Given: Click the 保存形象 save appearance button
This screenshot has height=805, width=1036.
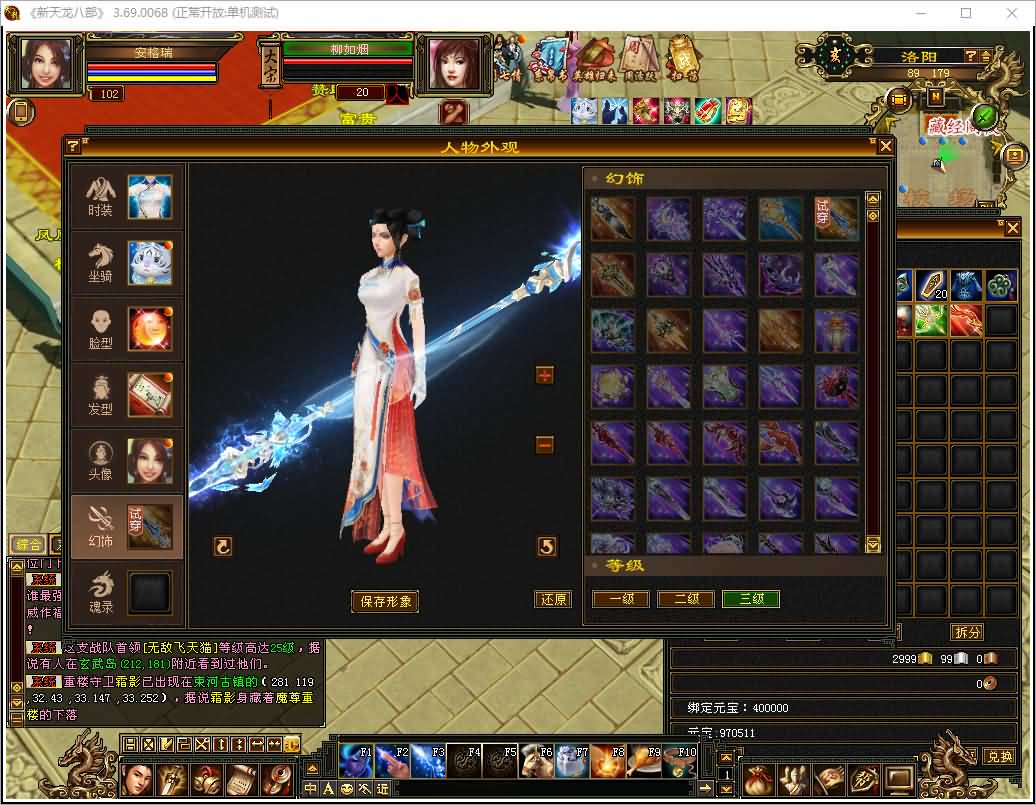Looking at the screenshot, I should click(x=384, y=602).
